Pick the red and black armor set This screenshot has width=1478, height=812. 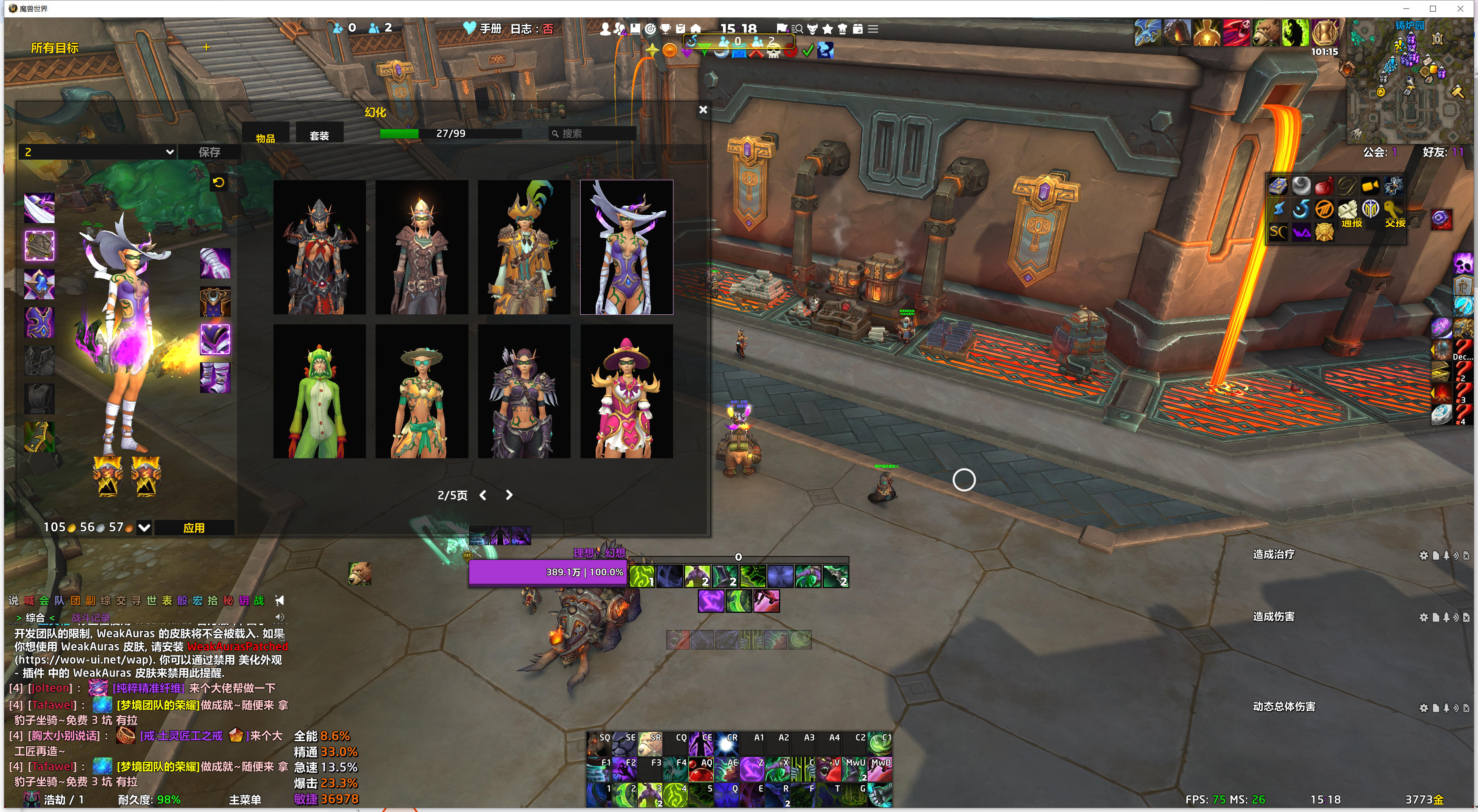(x=319, y=247)
